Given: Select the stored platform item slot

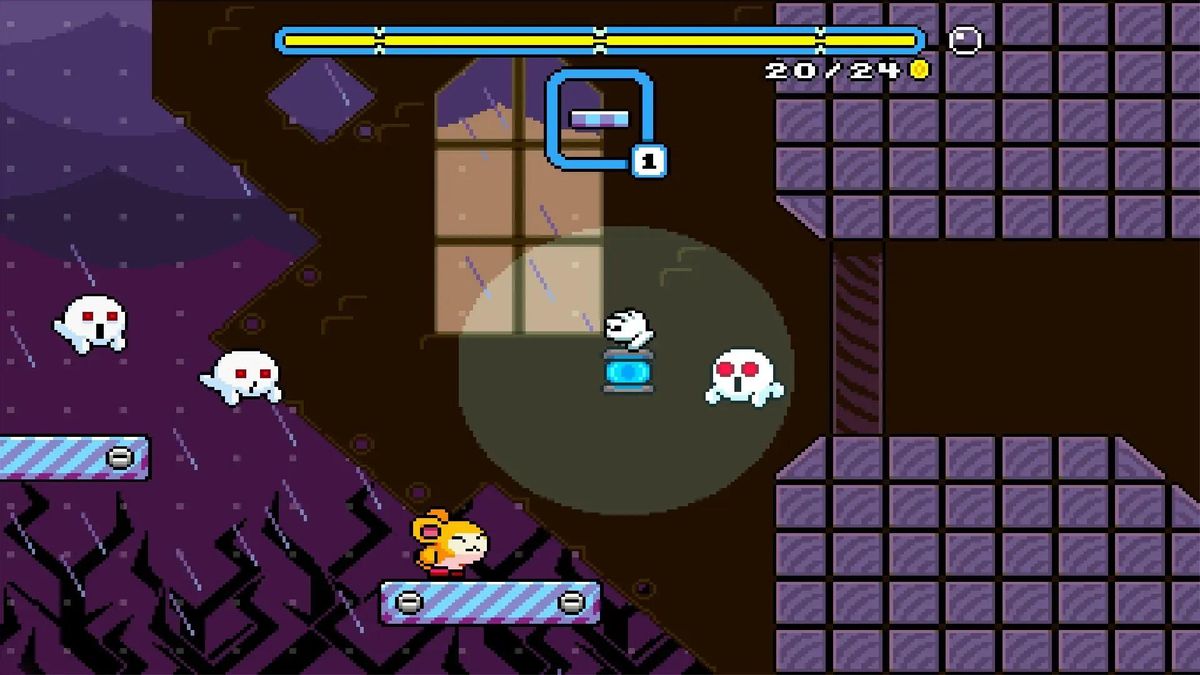Looking at the screenshot, I should 600,119.
